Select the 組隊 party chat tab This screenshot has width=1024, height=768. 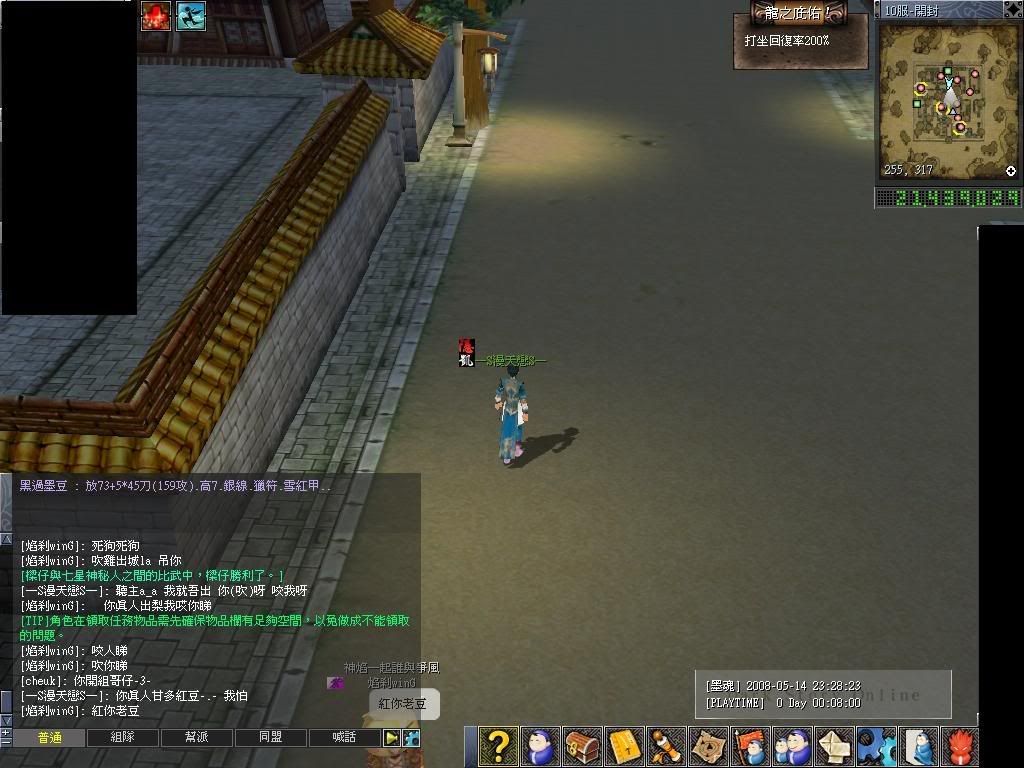click(x=123, y=738)
